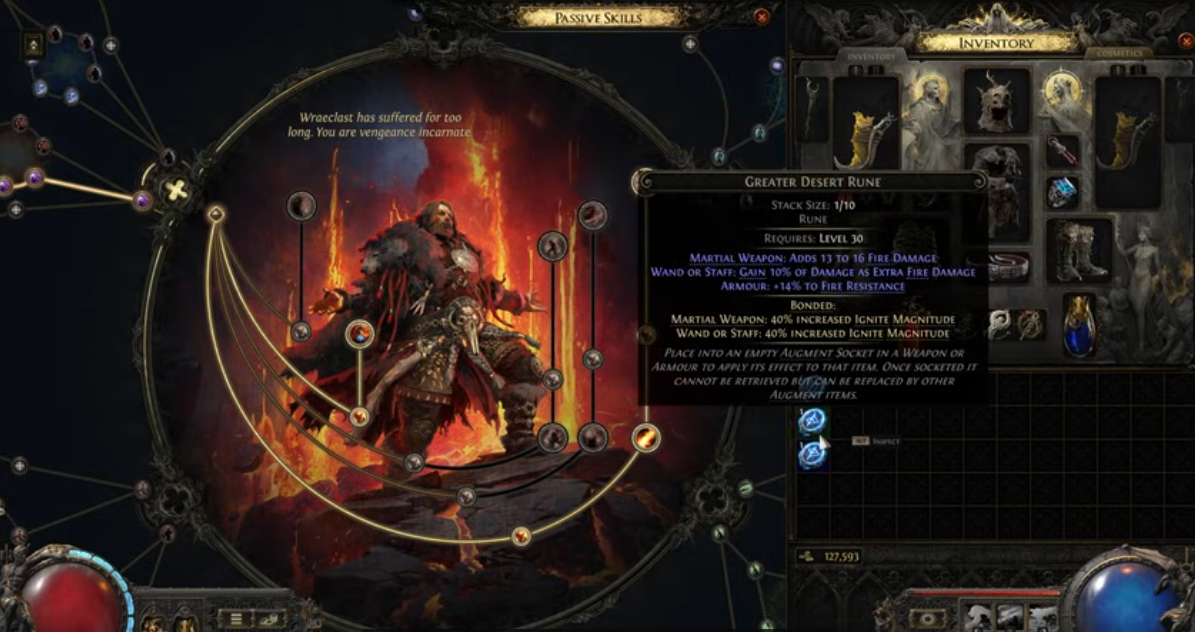The image size is (1195, 632).
Task: Select the highlighted fire orb ascendancy node
Action: (x=360, y=334)
